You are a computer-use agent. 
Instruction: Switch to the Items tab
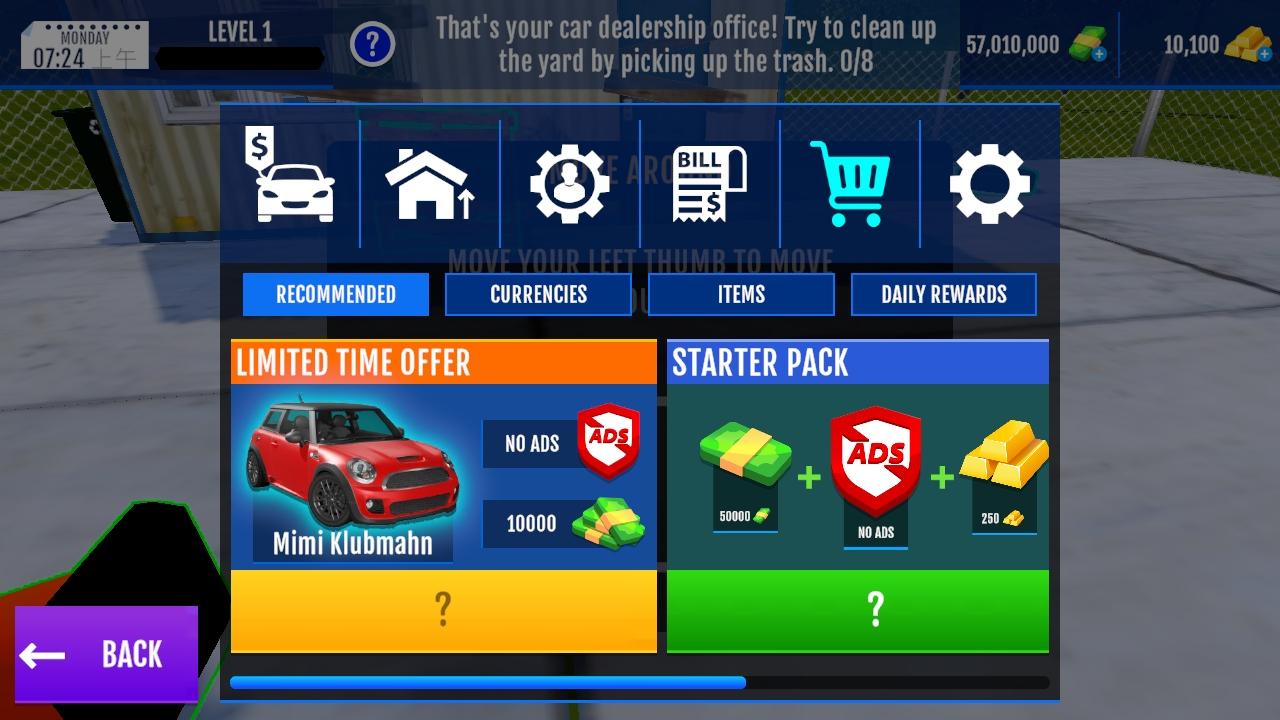[x=741, y=294]
